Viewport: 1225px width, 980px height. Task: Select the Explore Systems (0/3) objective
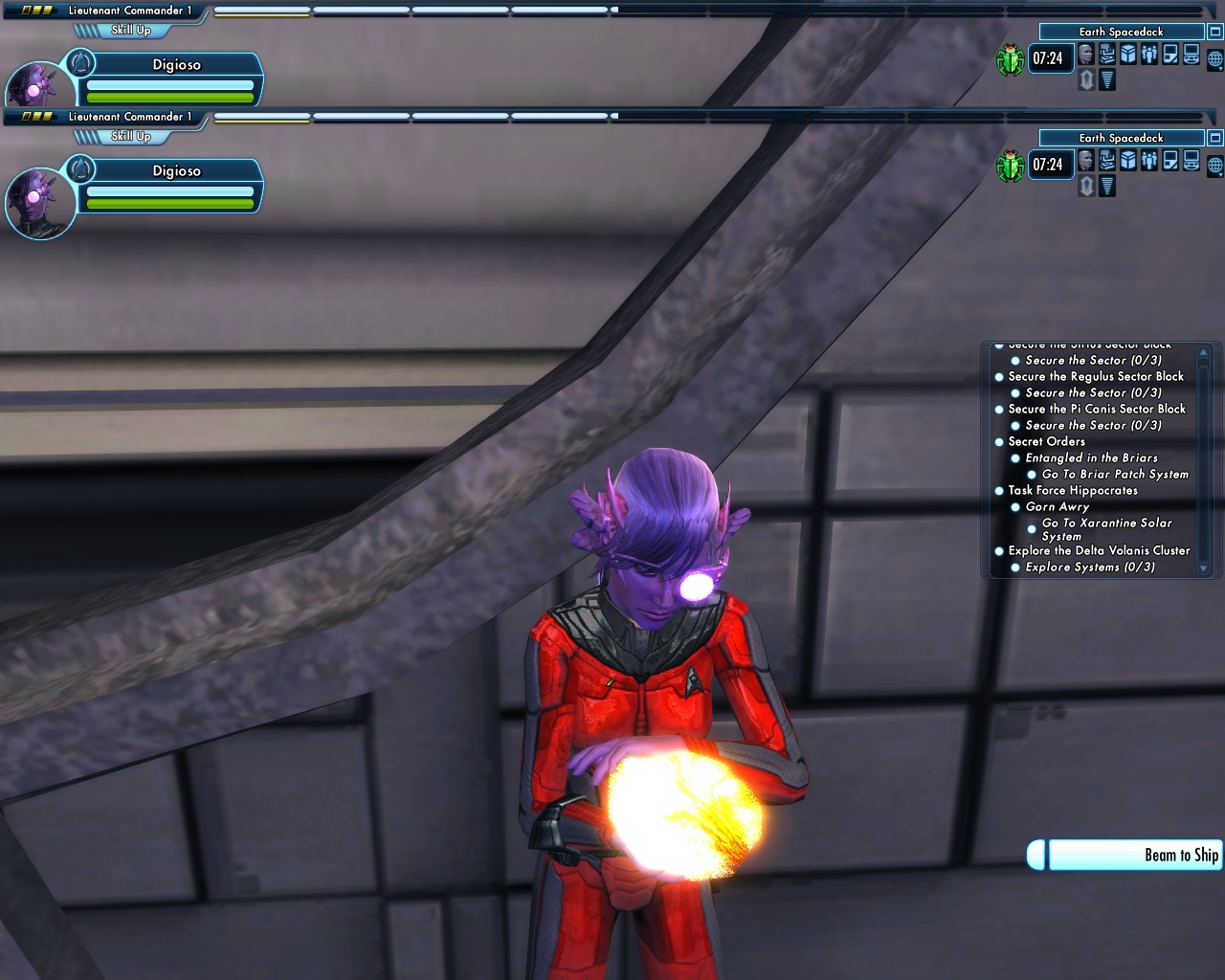pyautogui.click(x=1089, y=568)
